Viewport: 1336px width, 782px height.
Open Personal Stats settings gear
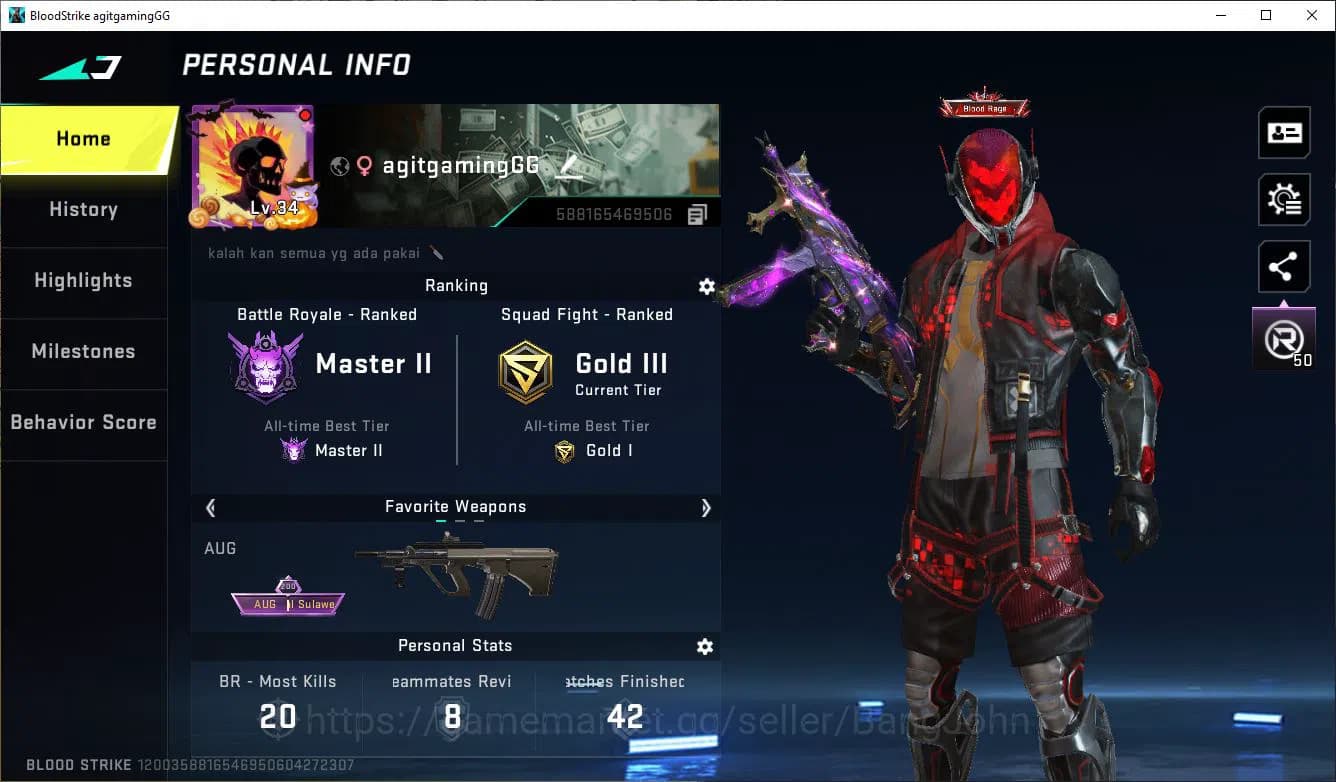(x=705, y=647)
